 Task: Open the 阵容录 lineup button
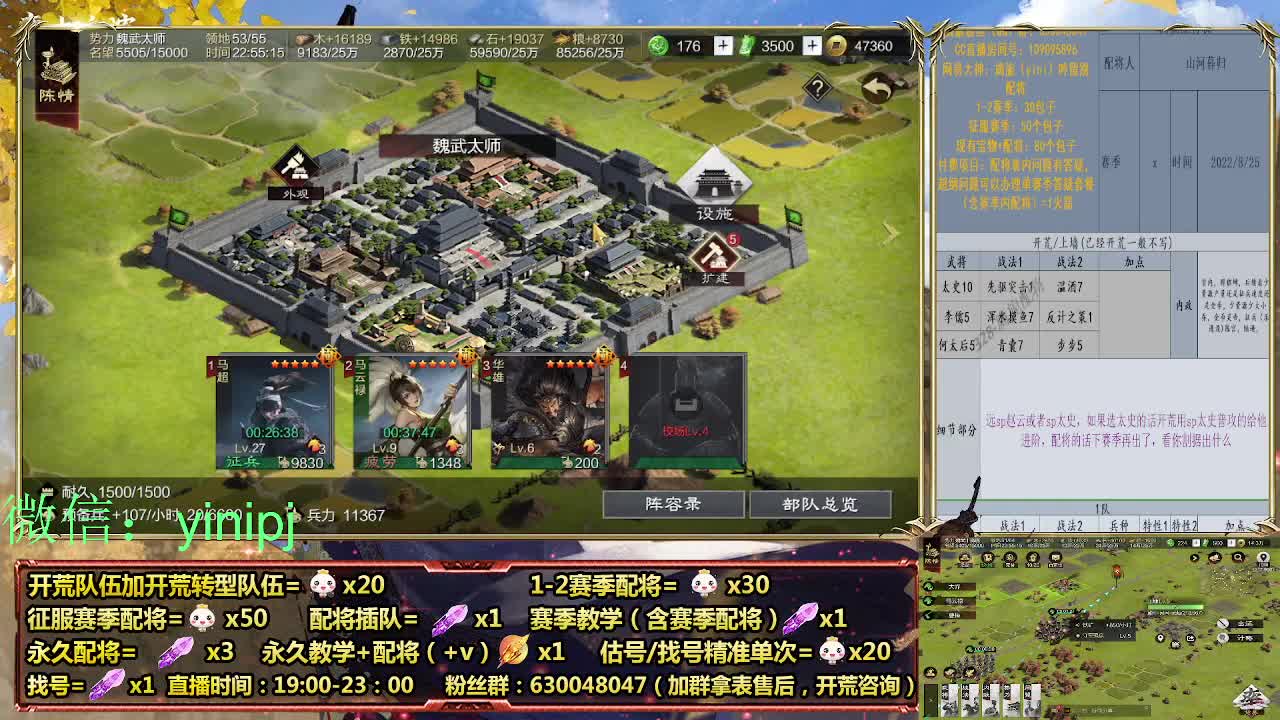coord(676,504)
